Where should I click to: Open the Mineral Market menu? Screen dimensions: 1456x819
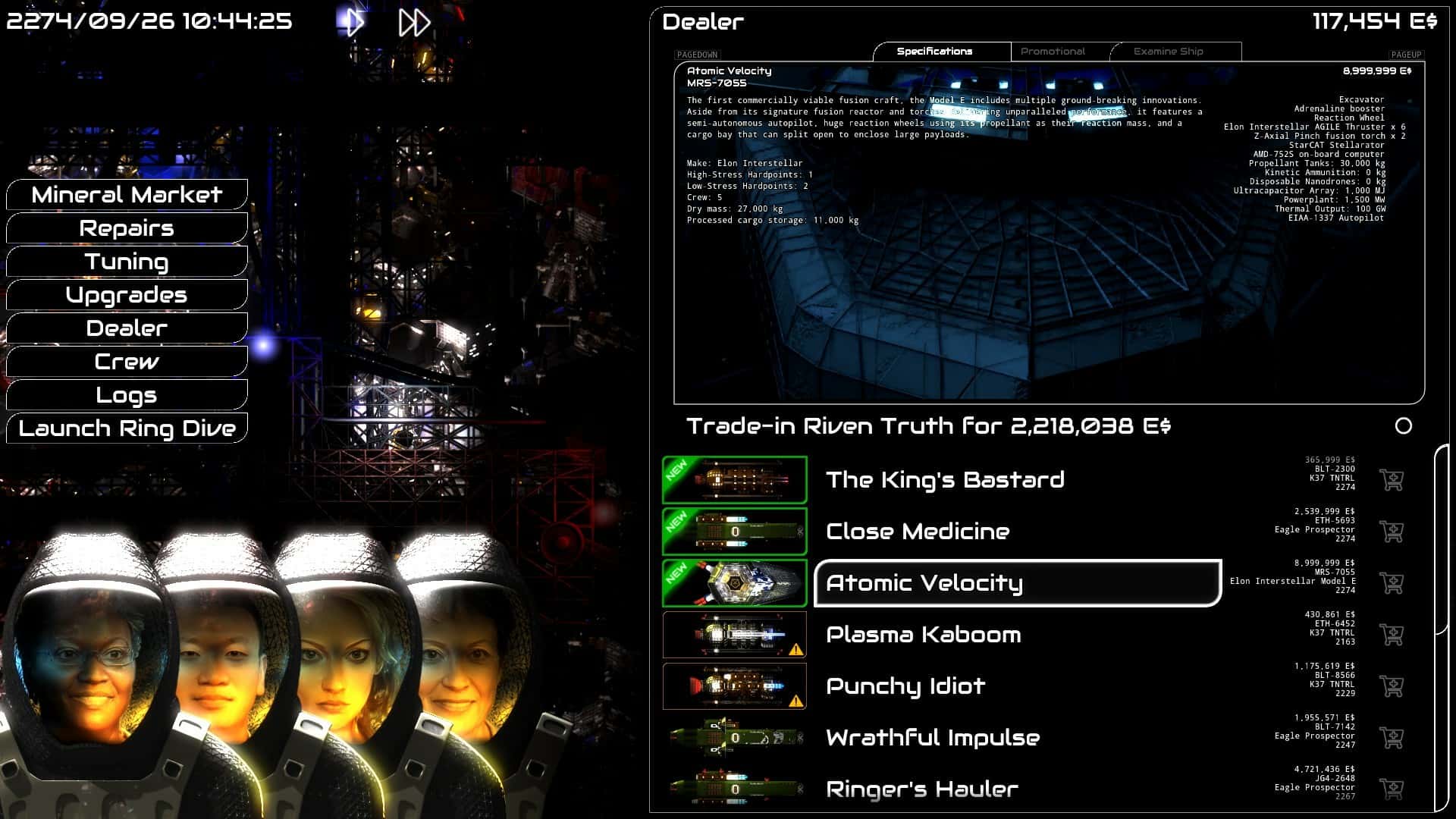(126, 195)
